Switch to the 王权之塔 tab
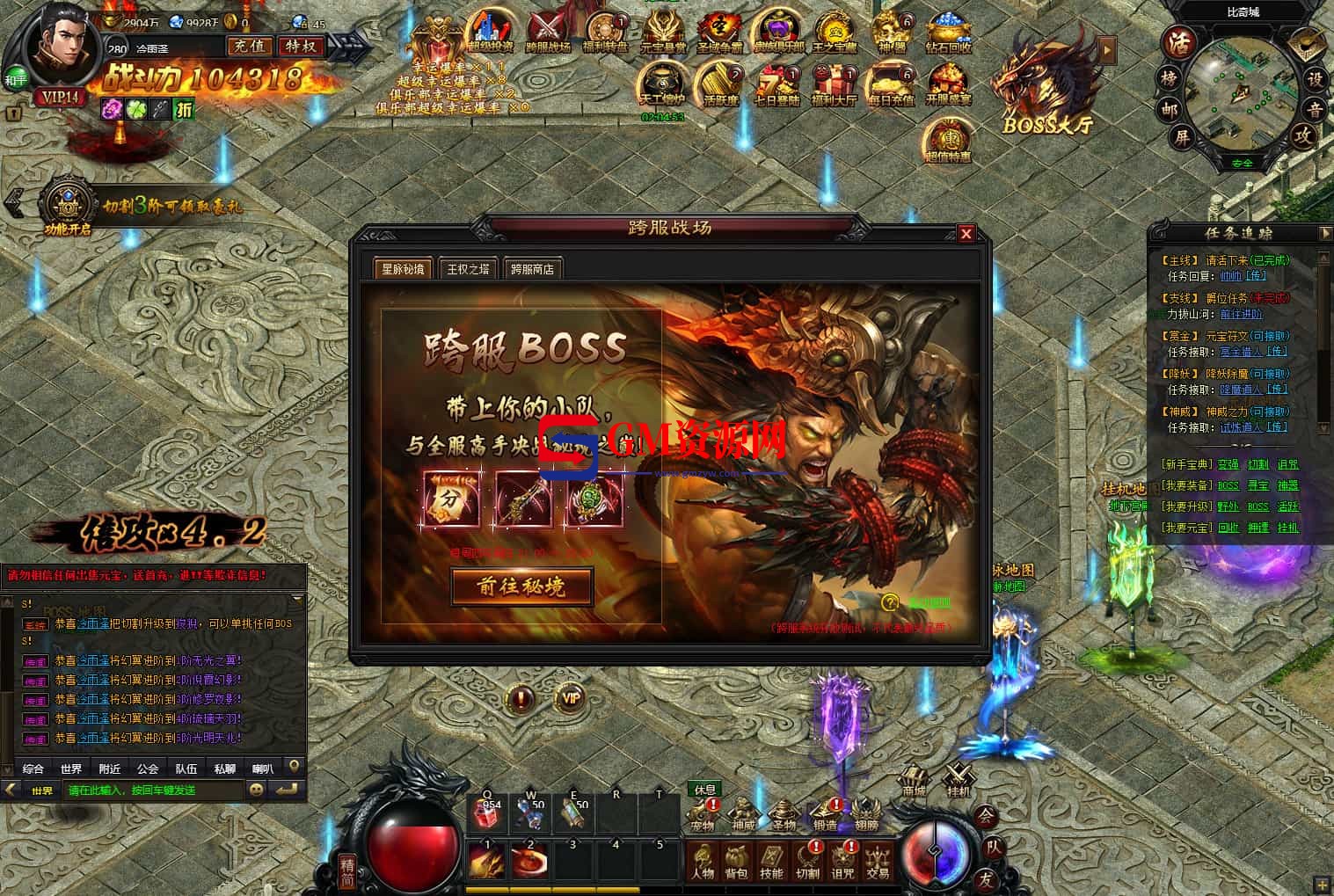Viewport: 1334px width, 896px height. click(468, 269)
